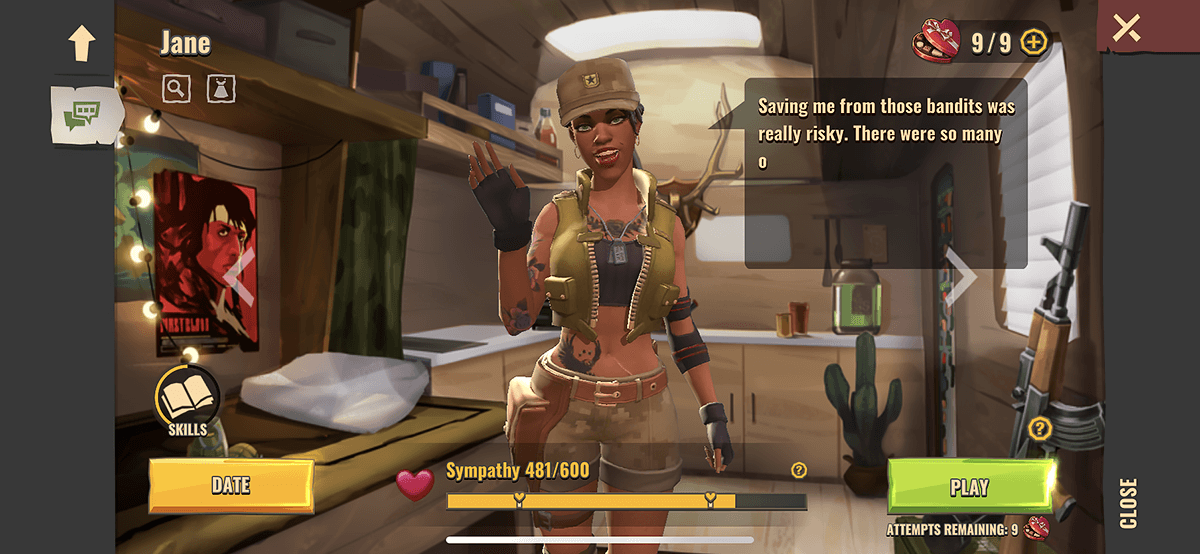This screenshot has width=1200, height=554.
Task: Open Jane's SKILLS book
Action: (187, 399)
